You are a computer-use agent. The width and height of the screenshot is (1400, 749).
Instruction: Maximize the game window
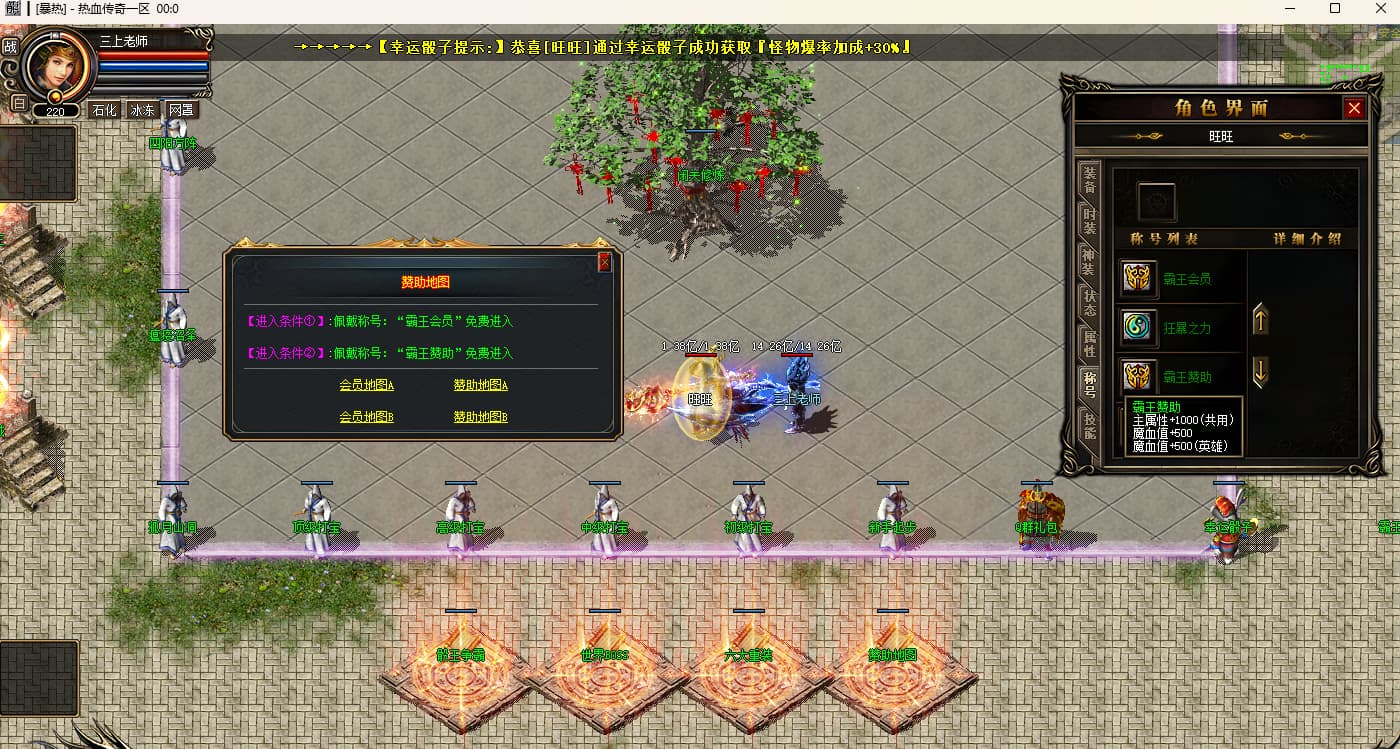pos(1334,9)
